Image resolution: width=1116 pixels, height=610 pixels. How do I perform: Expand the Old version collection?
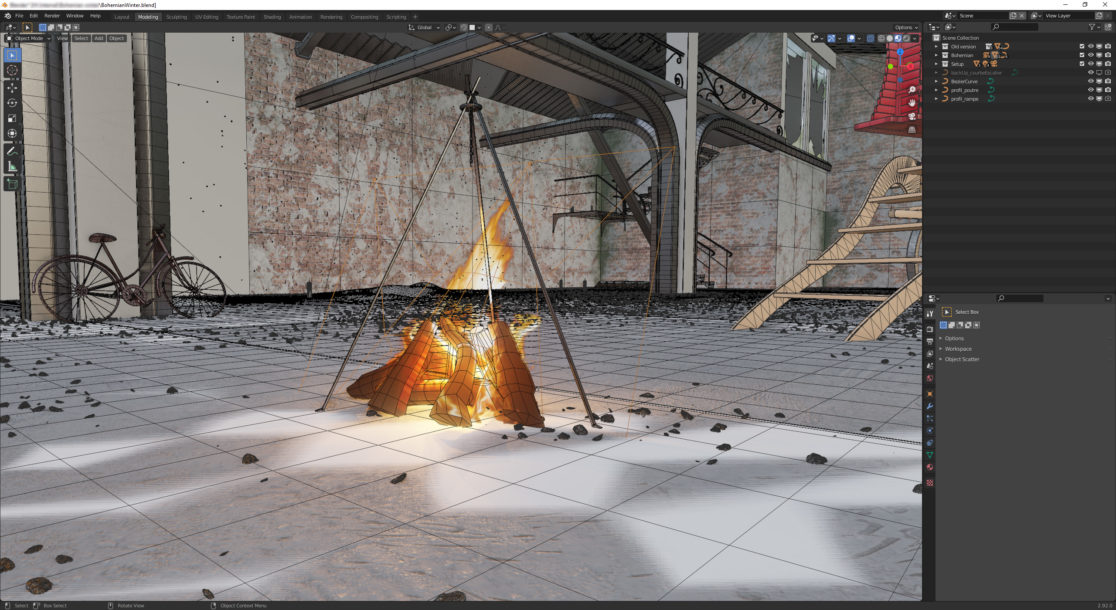(936, 46)
